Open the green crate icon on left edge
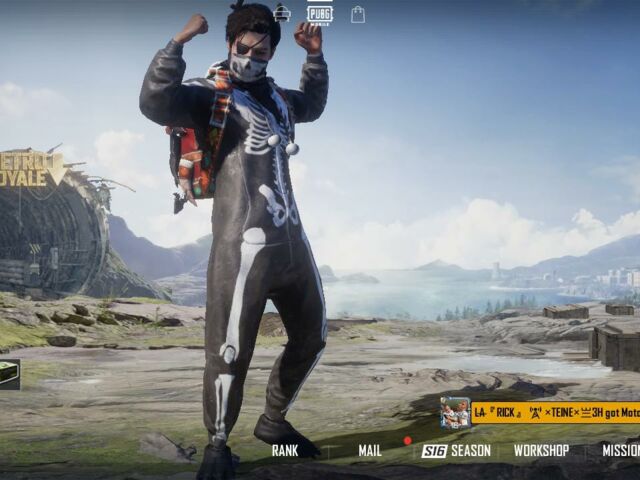640x480 pixels. (x=9, y=373)
